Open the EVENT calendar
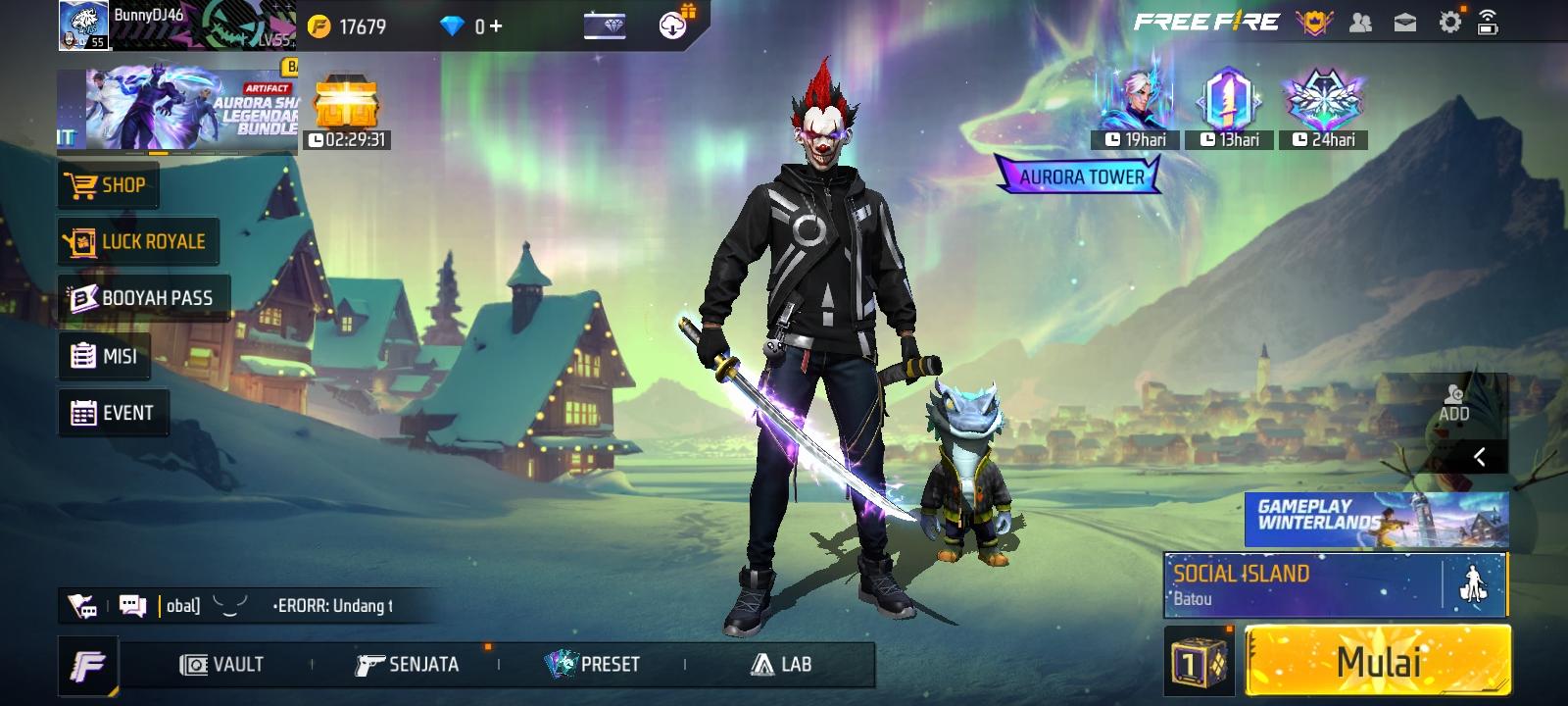 point(113,413)
